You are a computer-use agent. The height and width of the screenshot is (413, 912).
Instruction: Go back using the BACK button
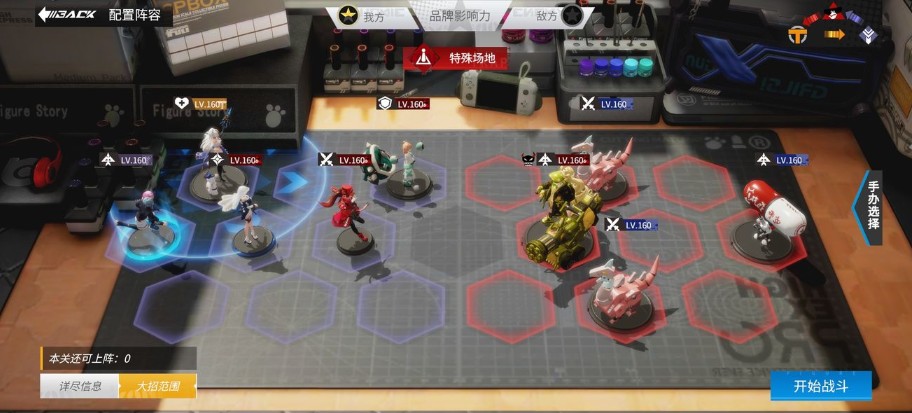pyautogui.click(x=66, y=15)
